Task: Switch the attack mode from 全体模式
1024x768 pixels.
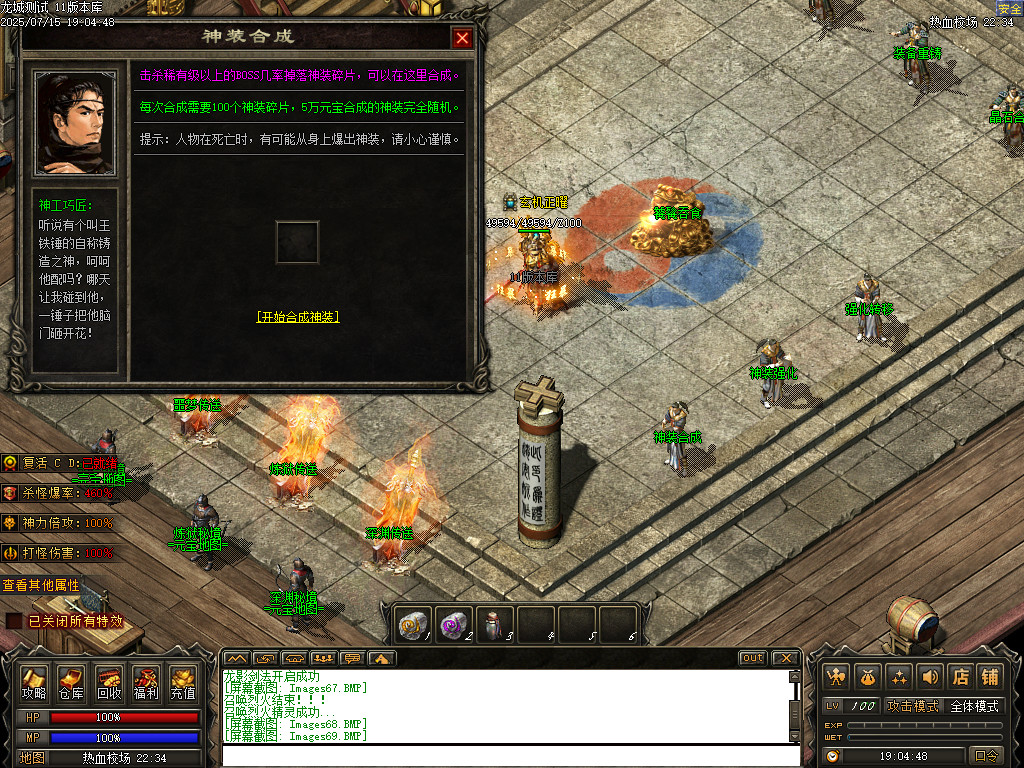Action: tap(974, 706)
